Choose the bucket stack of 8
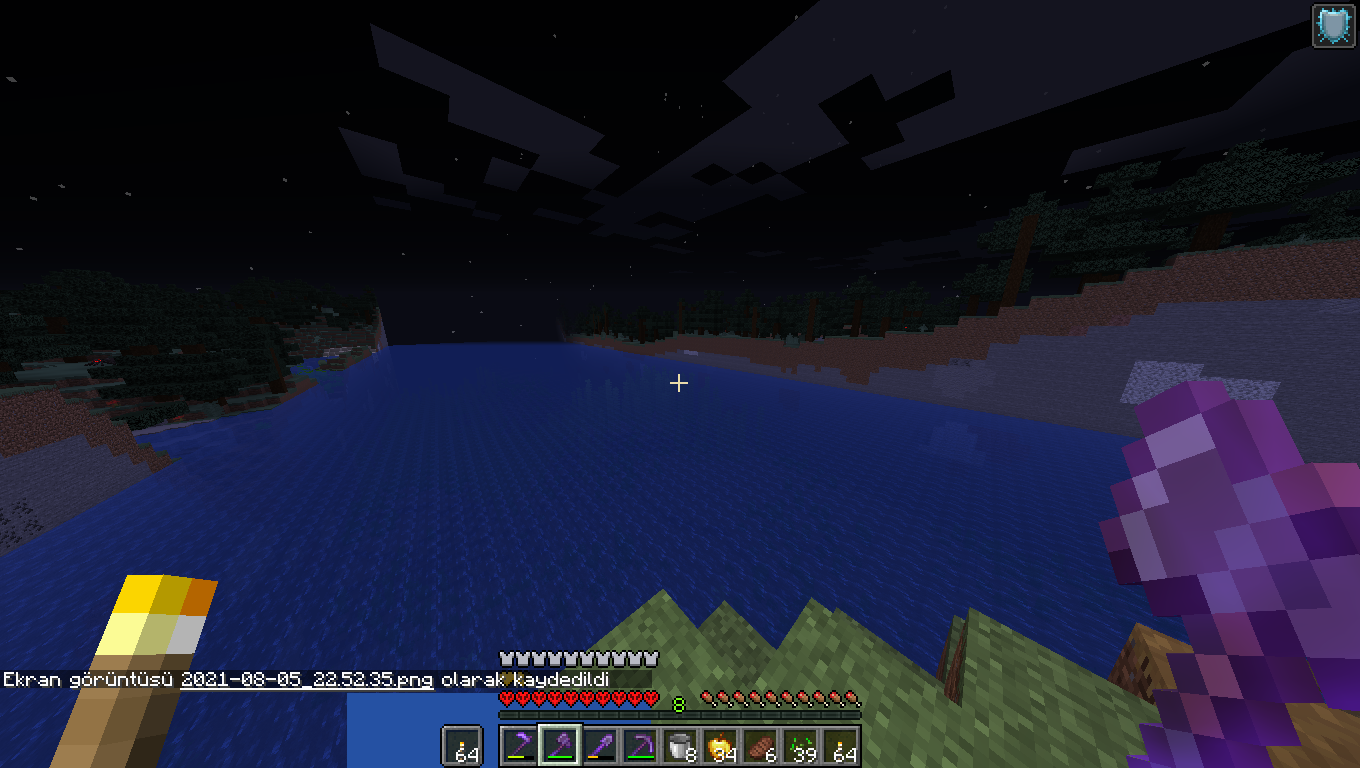 tap(680, 746)
